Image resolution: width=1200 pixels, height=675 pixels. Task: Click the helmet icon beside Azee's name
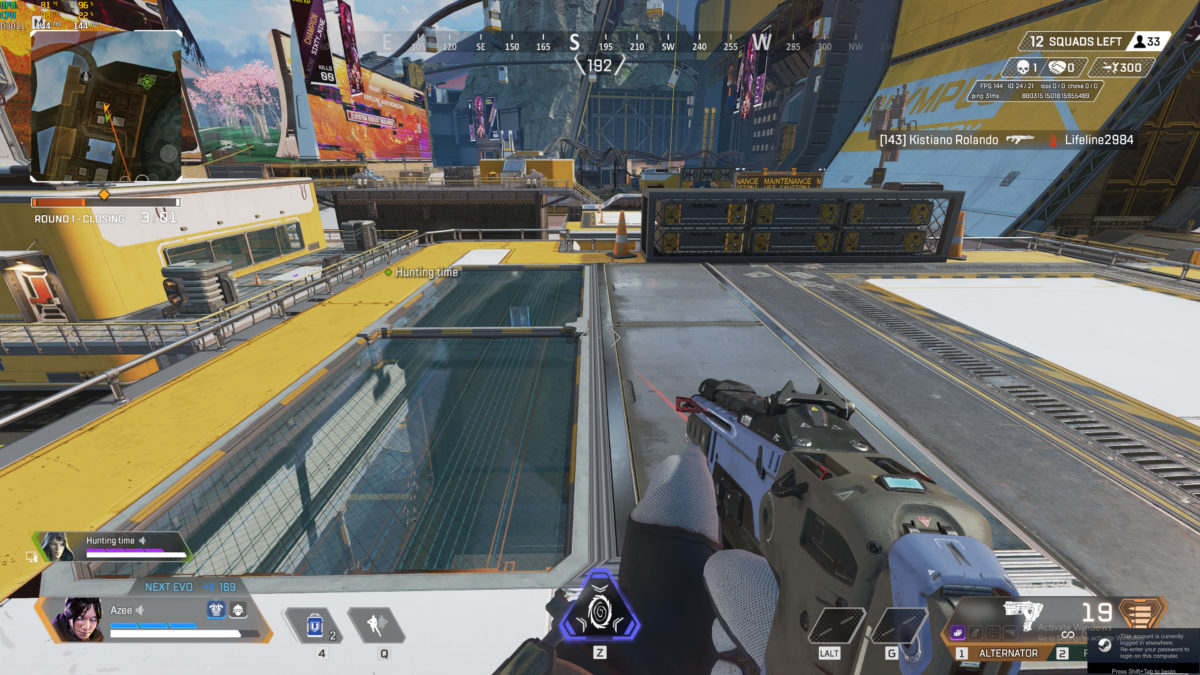point(238,610)
